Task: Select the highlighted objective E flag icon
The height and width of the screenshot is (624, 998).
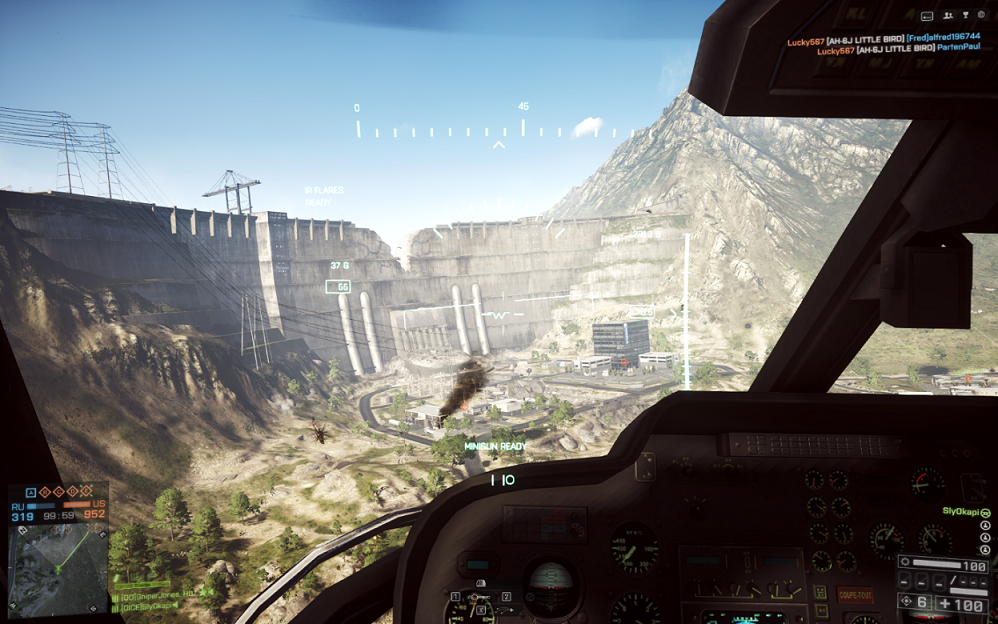Action: [85, 492]
